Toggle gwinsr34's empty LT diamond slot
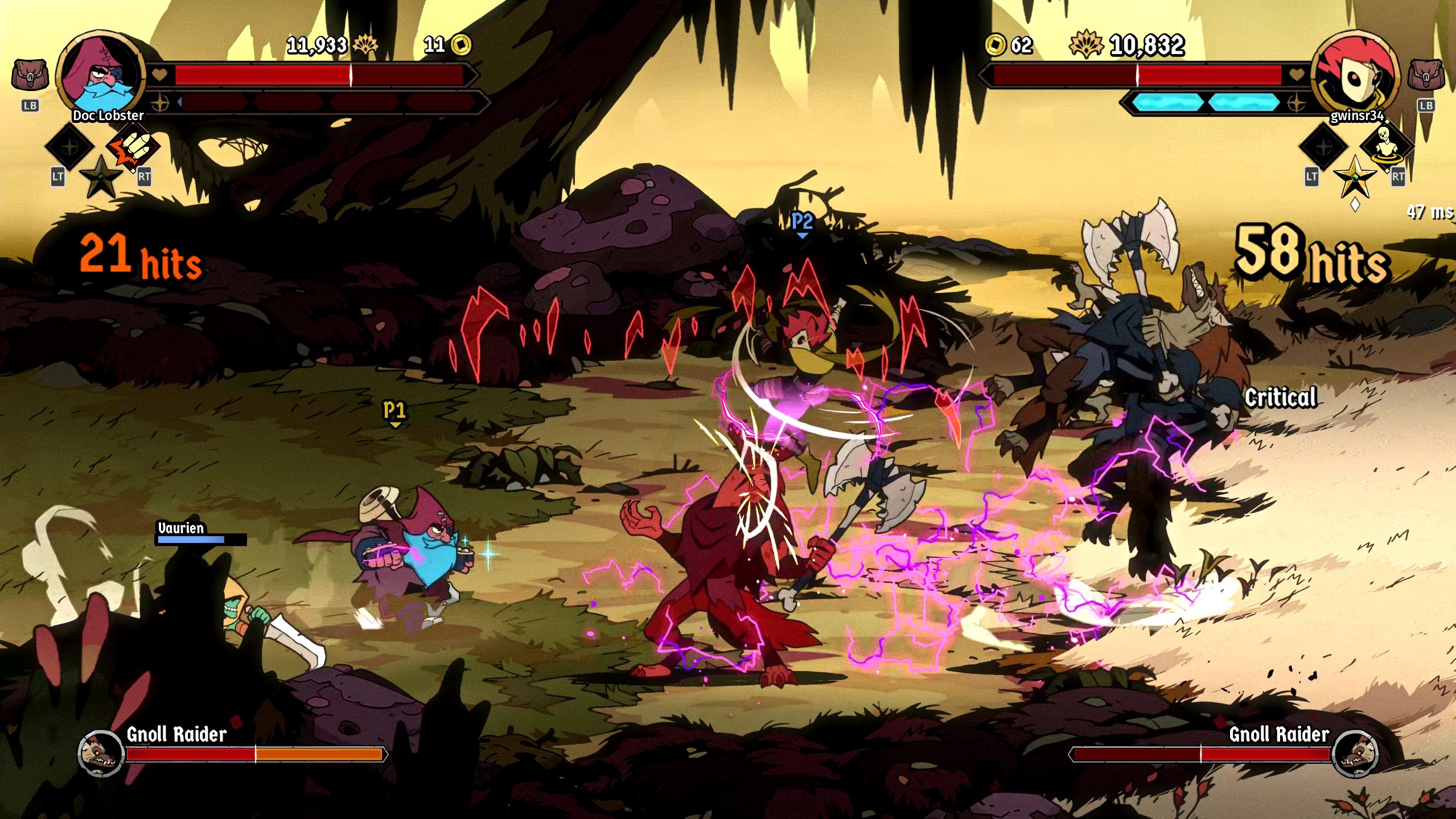 1323,147
